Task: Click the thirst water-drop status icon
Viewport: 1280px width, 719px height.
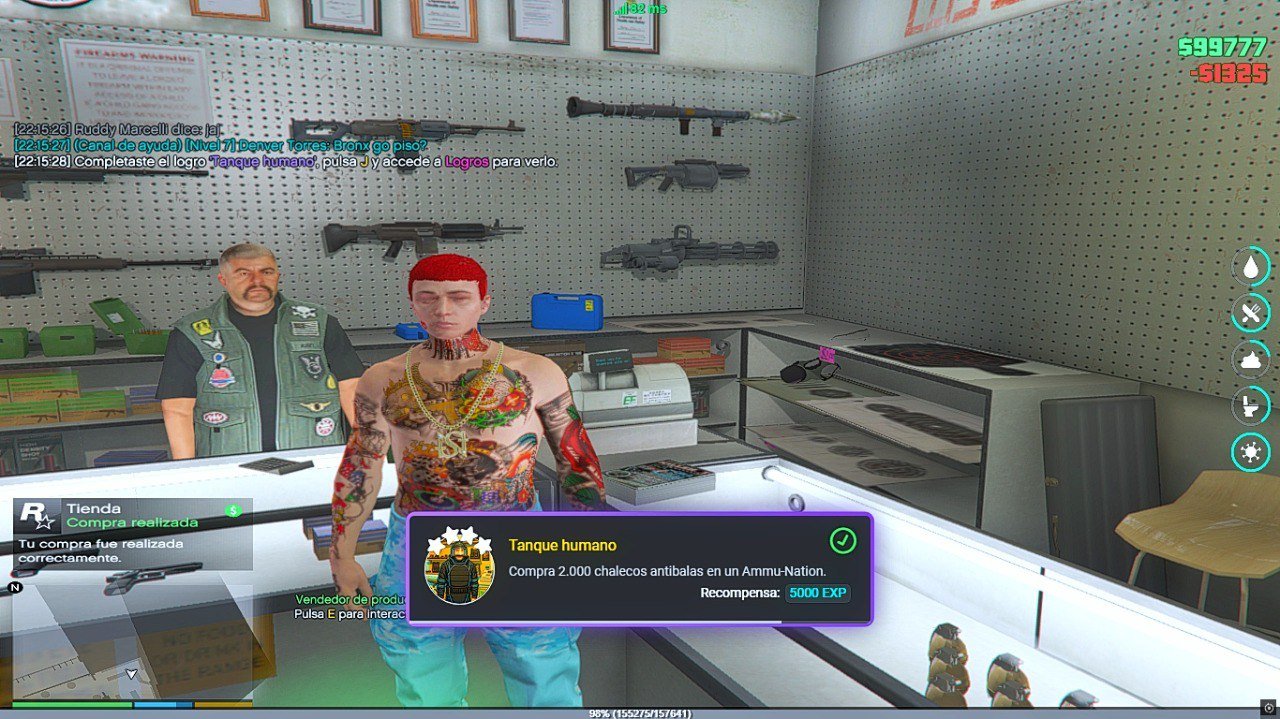Action: (1250, 267)
